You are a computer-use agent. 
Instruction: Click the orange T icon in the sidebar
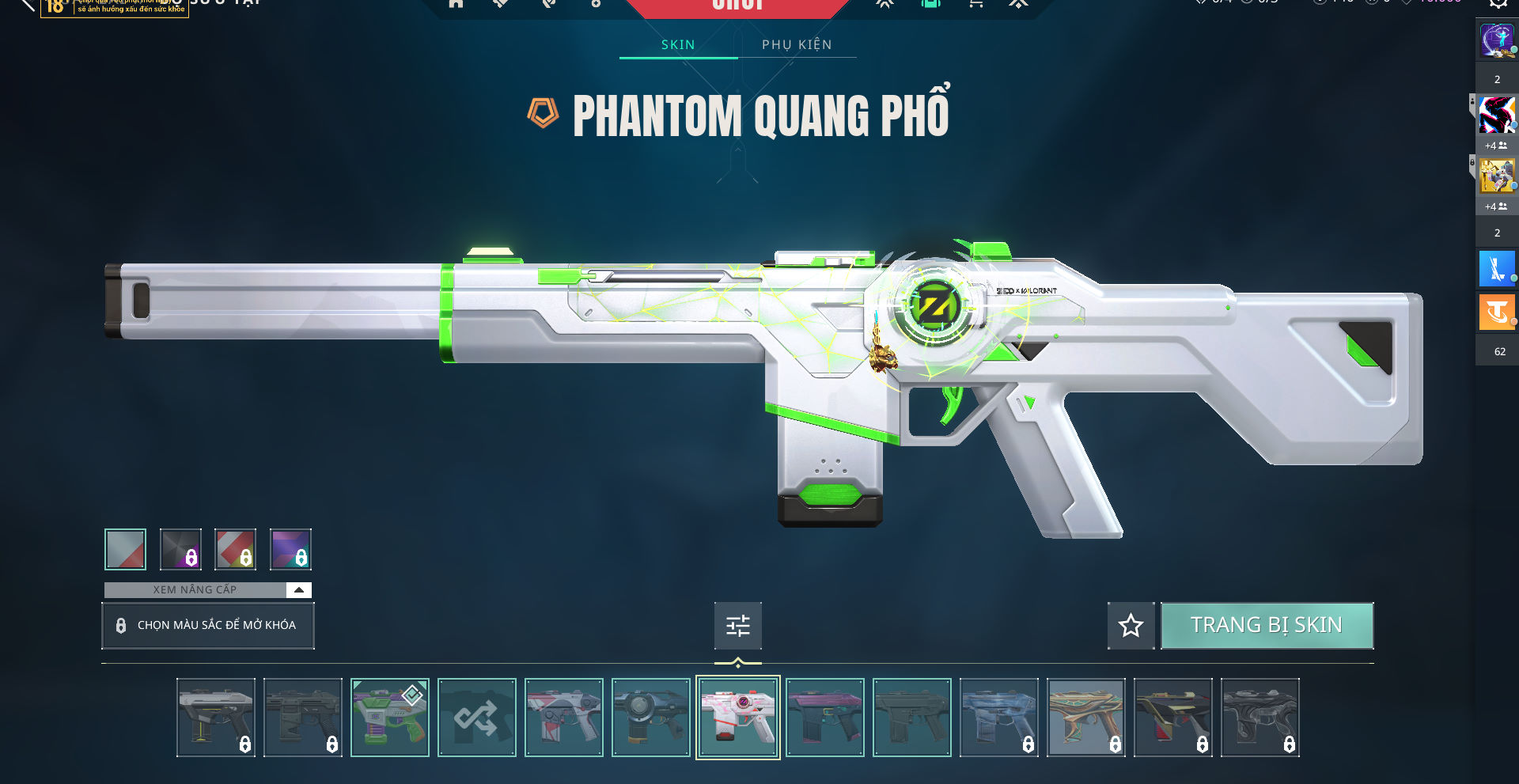click(x=1496, y=312)
